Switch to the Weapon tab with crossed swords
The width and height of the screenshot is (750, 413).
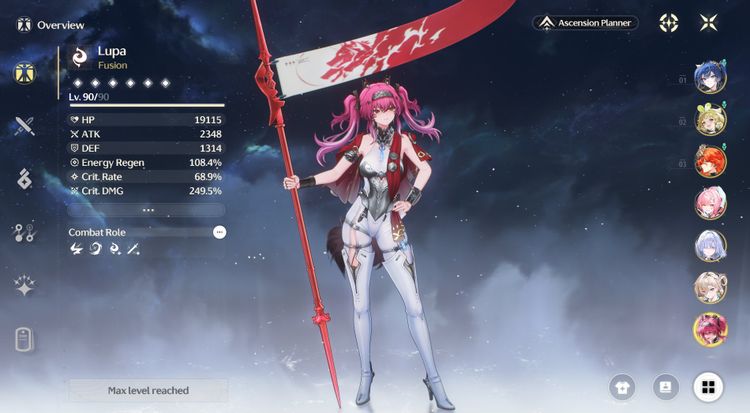coord(25,126)
